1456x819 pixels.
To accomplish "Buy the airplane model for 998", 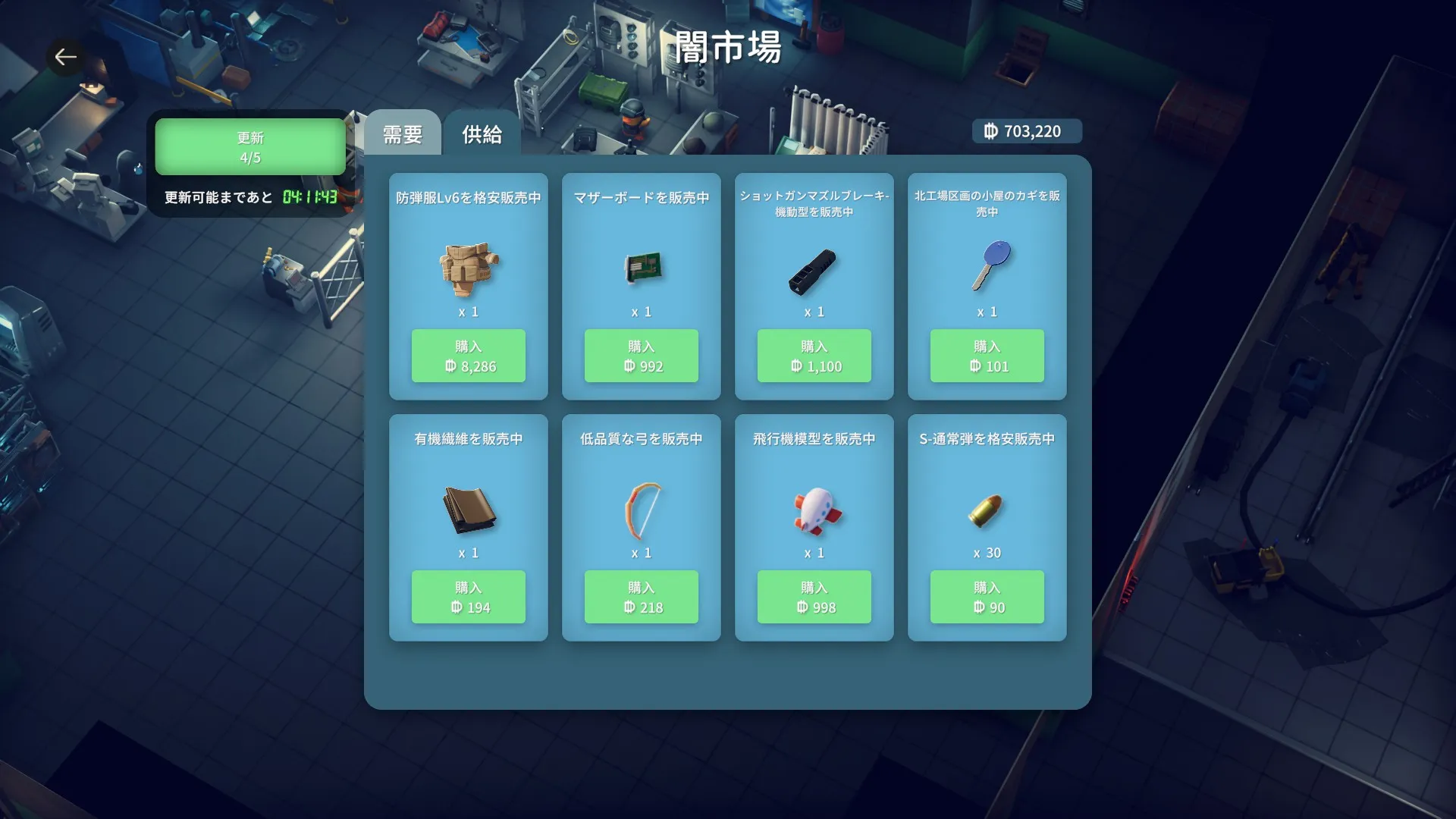I will 814,597.
